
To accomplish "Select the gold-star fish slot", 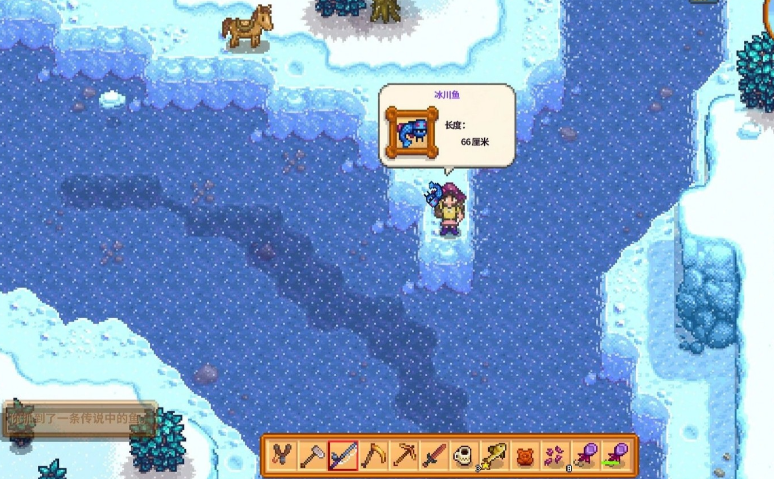I will click(x=493, y=456).
